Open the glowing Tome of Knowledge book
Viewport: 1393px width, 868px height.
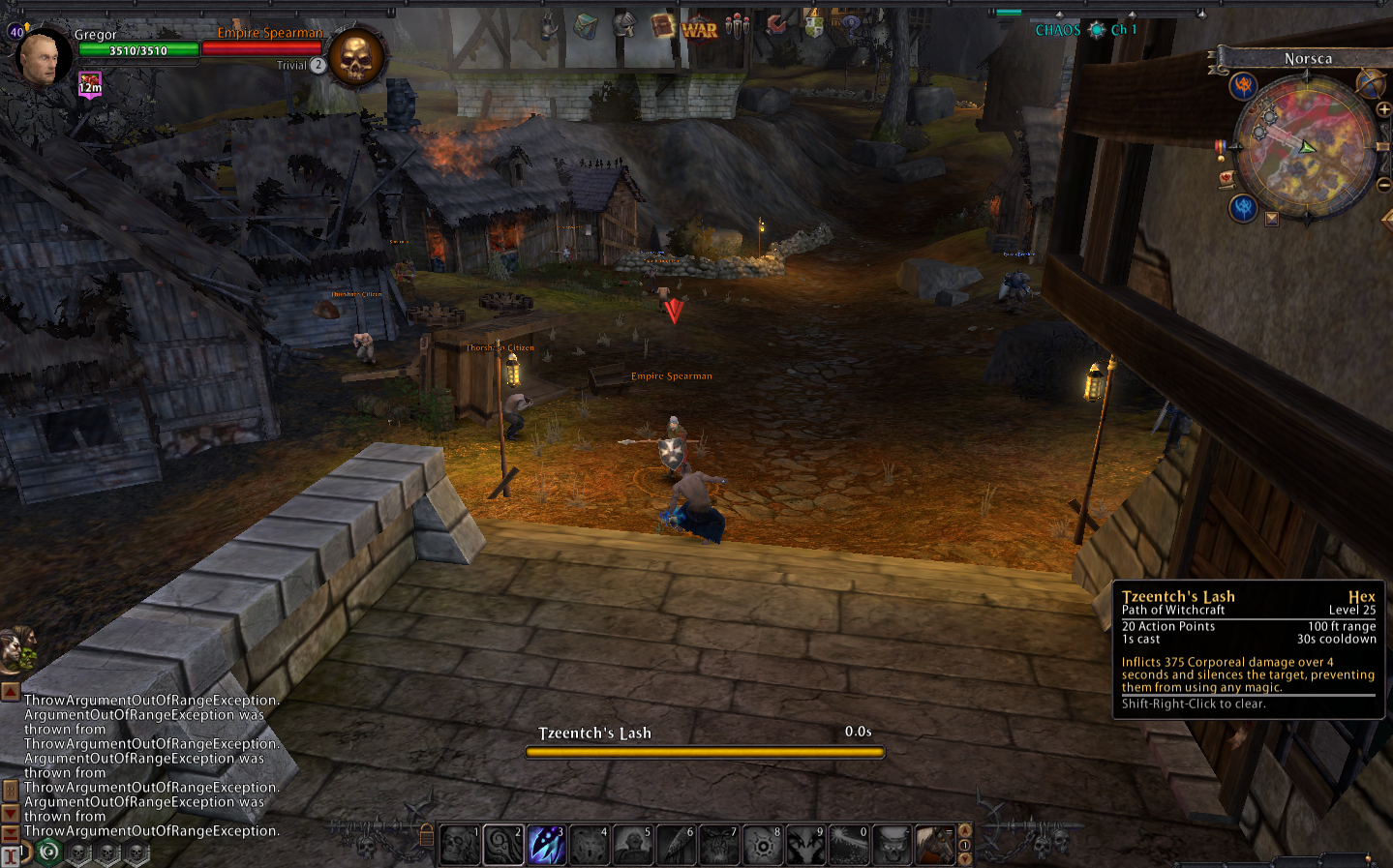(662, 25)
